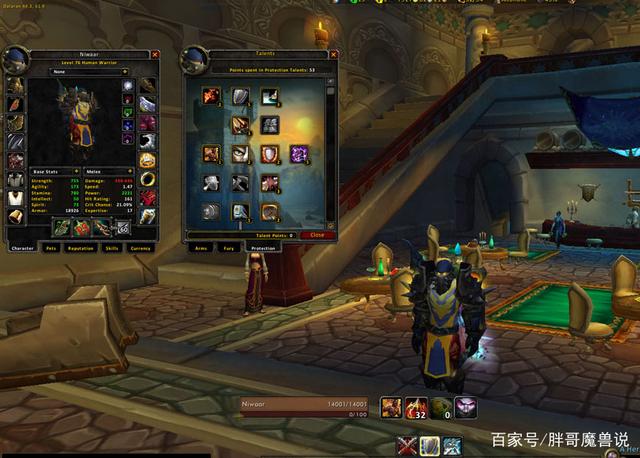Viewport: 640px width, 458px height.
Task: Click the gold ring equipment slot
Action: 147,179
